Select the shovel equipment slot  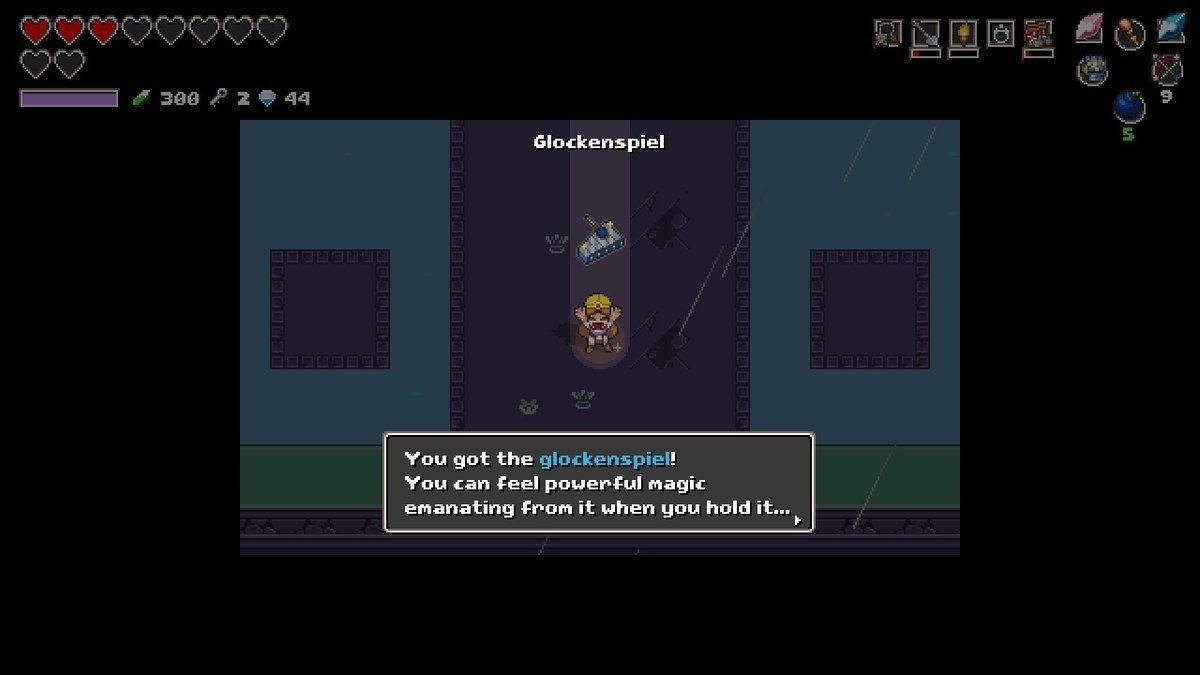tap(926, 34)
